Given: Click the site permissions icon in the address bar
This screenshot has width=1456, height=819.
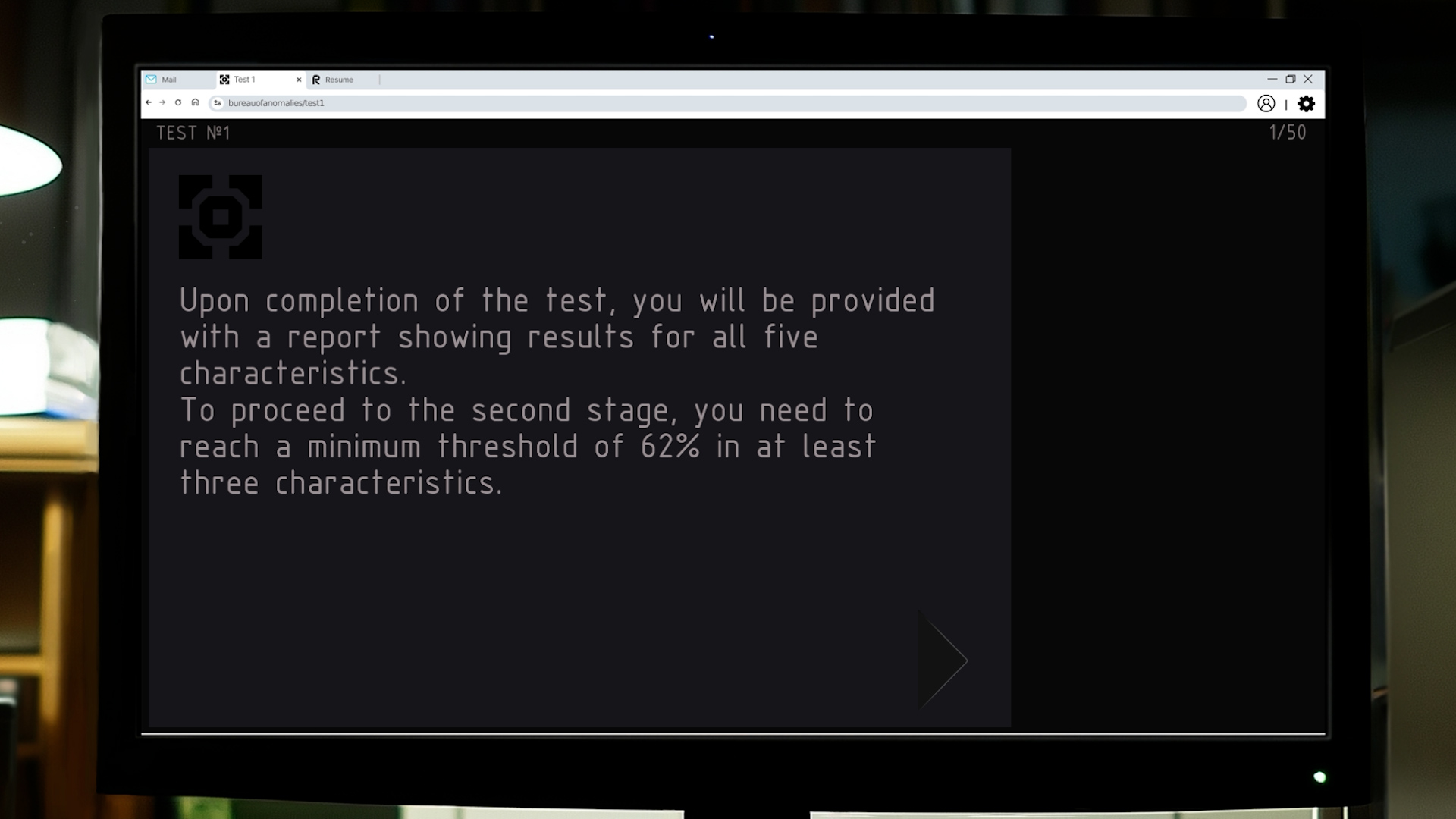Looking at the screenshot, I should click(218, 102).
